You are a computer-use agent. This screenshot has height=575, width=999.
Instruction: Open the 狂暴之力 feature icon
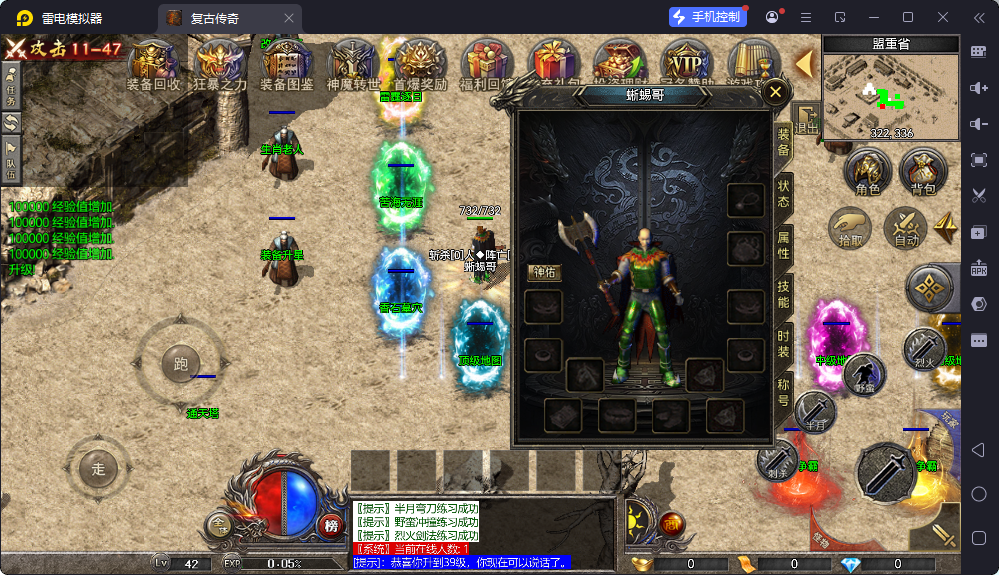click(x=220, y=65)
